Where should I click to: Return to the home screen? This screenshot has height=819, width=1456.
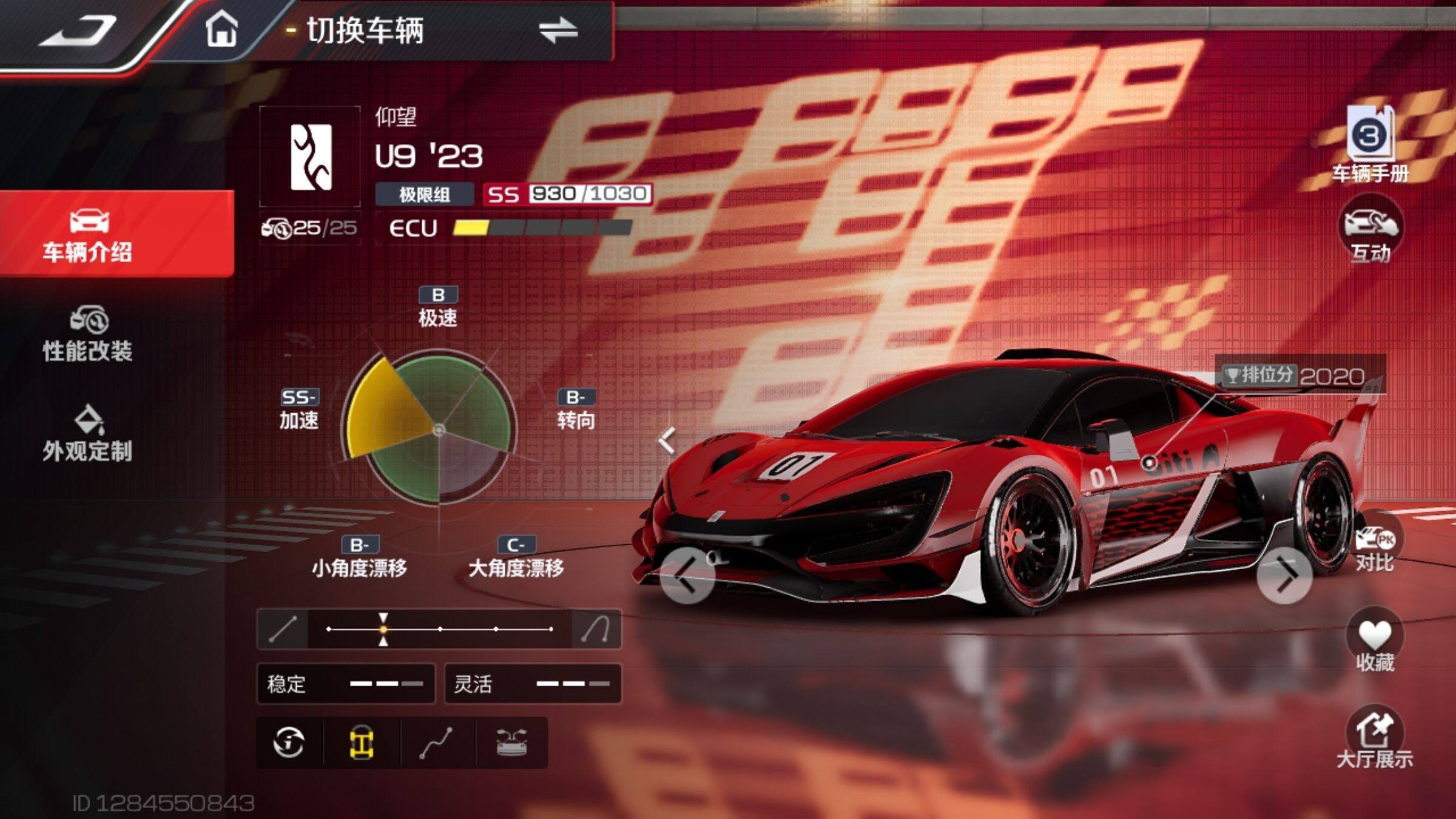221,30
